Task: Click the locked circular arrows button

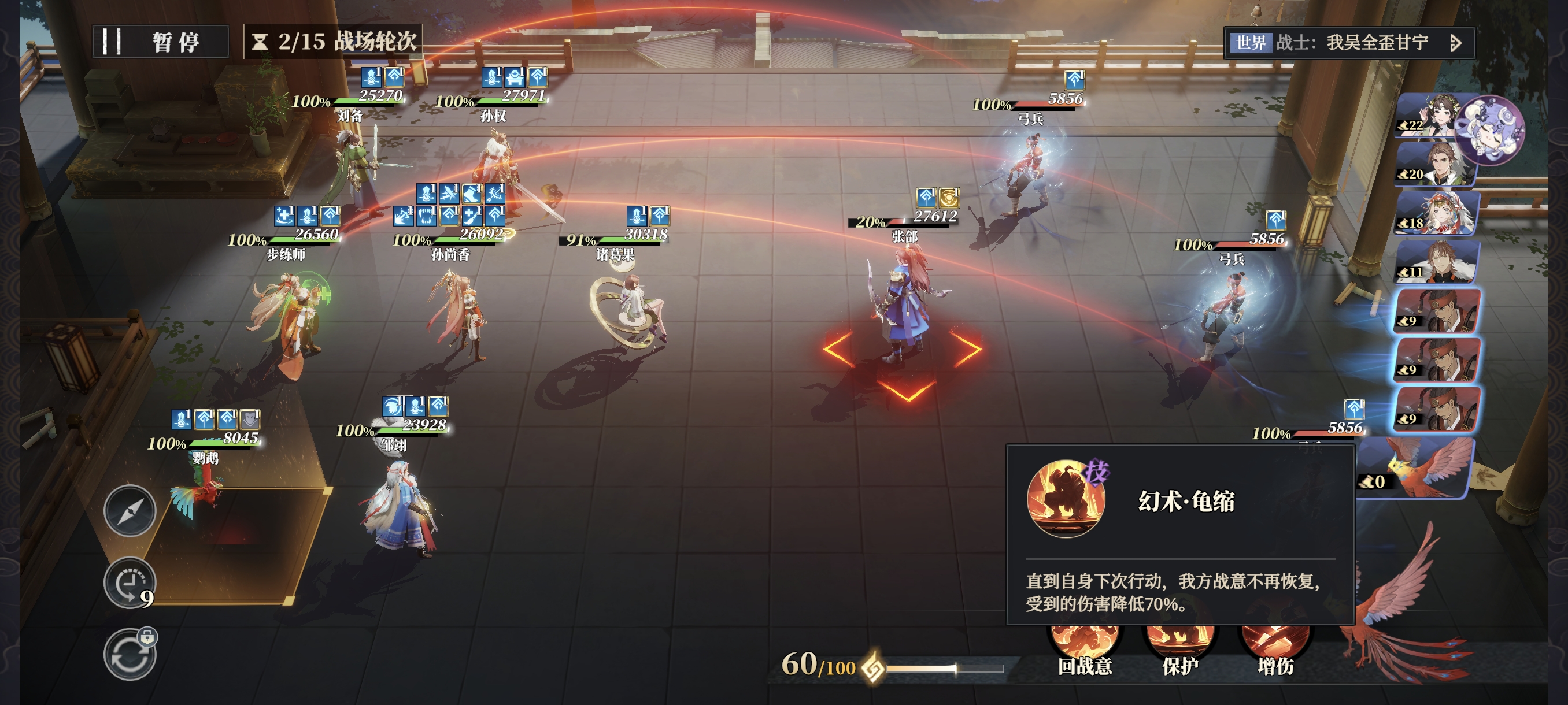Action: pyautogui.click(x=130, y=655)
